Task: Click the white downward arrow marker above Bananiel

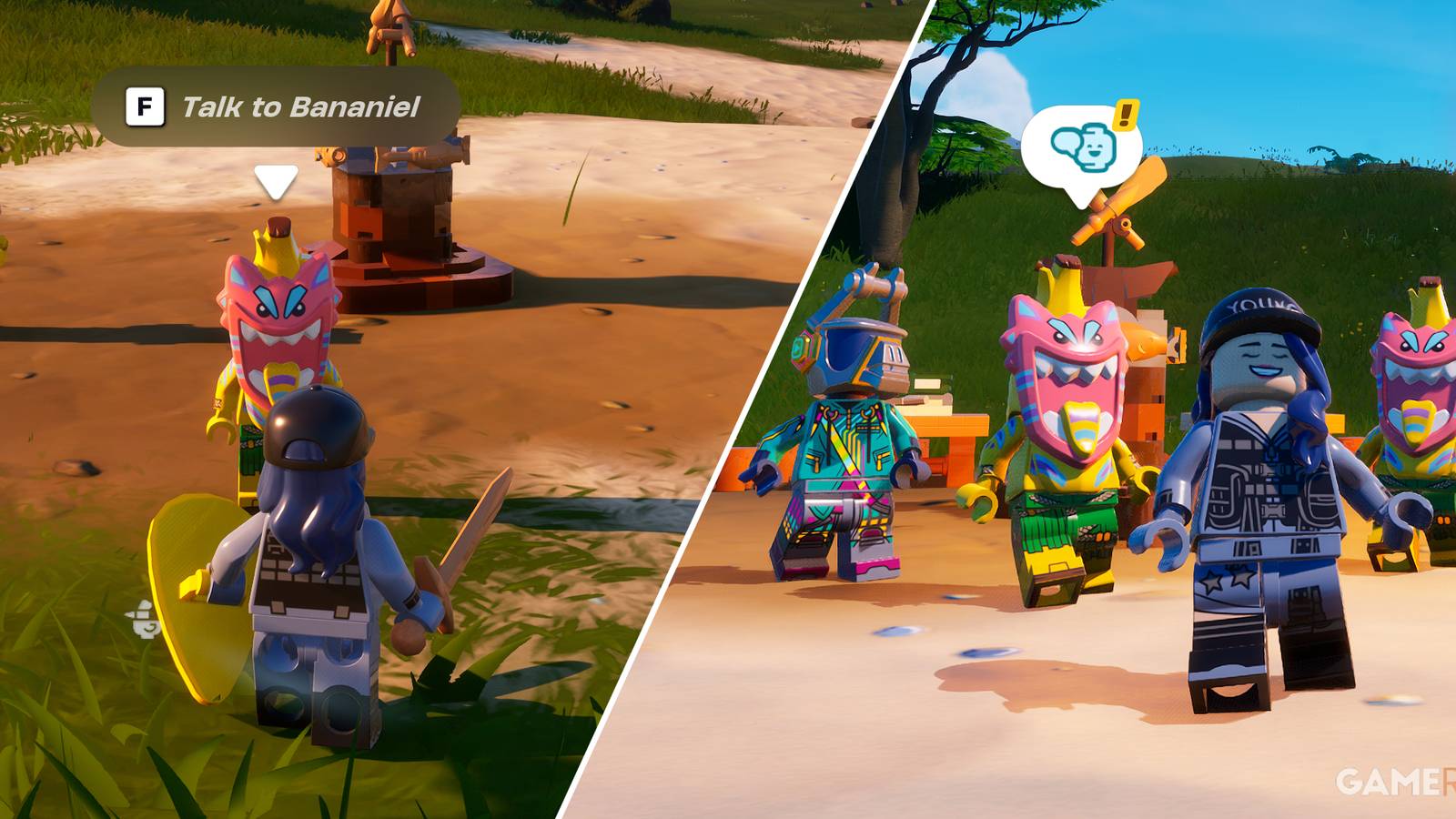Action: [273, 180]
